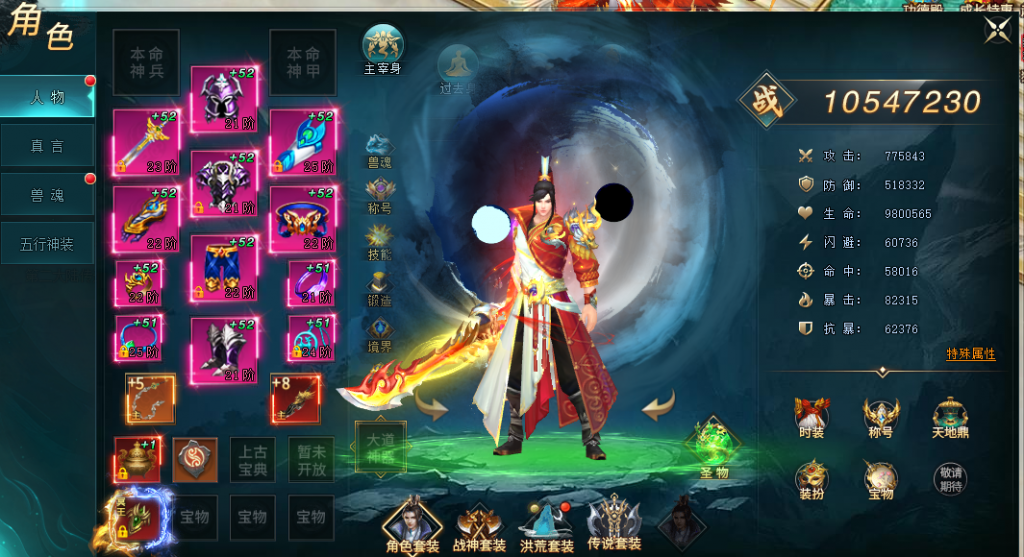Open the 特殊属性 link
The width and height of the screenshot is (1024, 557).
[x=970, y=355]
